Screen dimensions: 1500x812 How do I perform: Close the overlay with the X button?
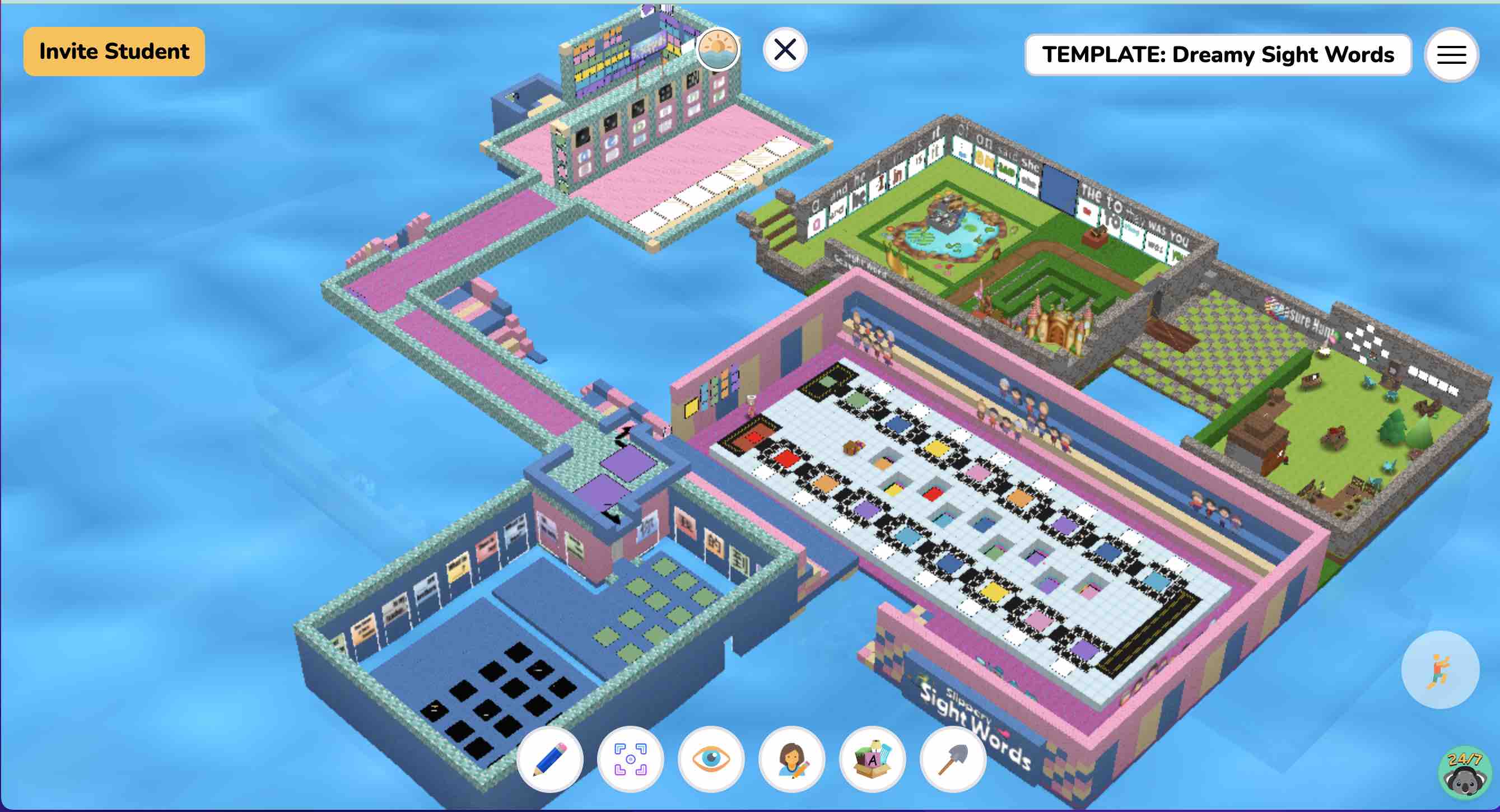(784, 49)
